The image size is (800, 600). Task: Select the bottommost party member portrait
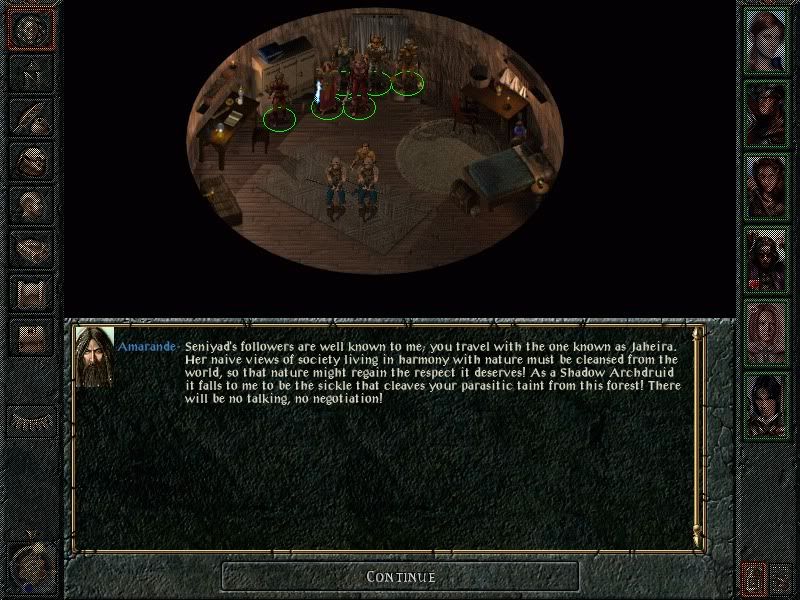coord(767,401)
